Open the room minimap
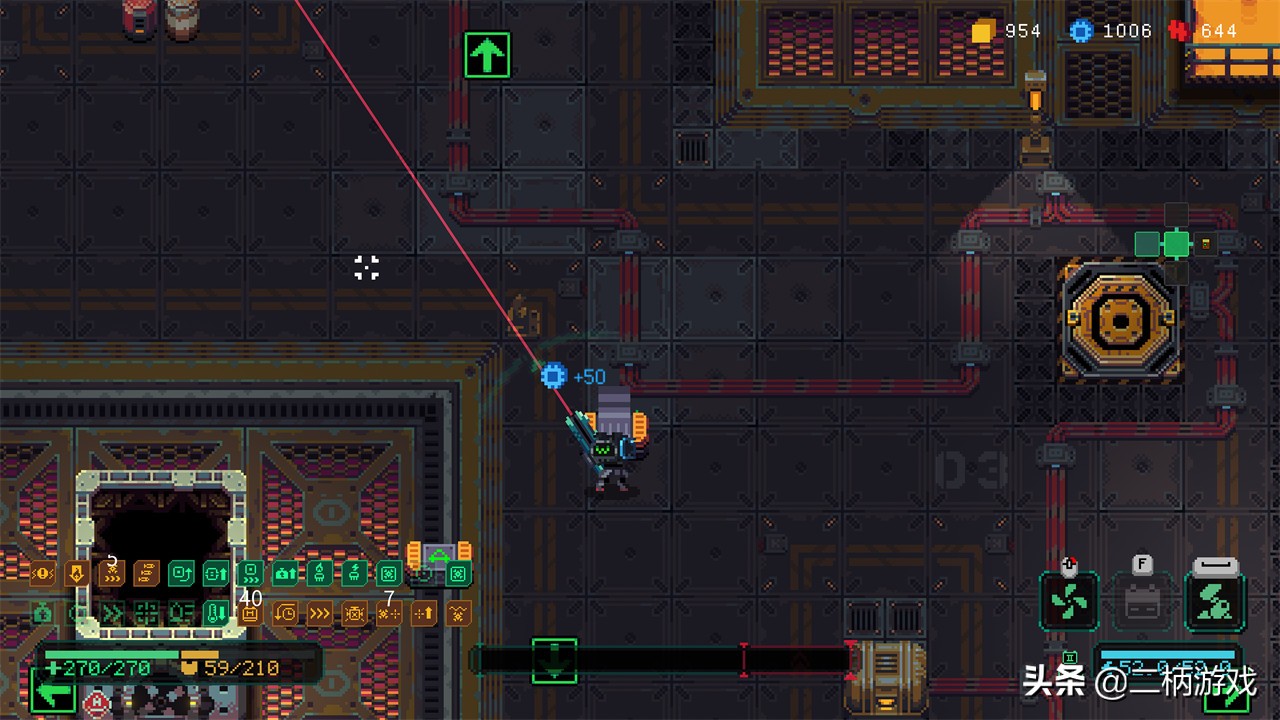The width and height of the screenshot is (1280, 720). click(x=1176, y=243)
